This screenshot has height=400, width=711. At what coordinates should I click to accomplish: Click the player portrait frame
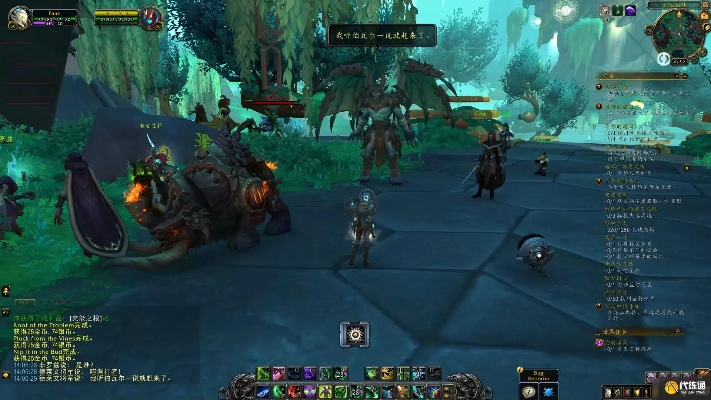click(18, 18)
